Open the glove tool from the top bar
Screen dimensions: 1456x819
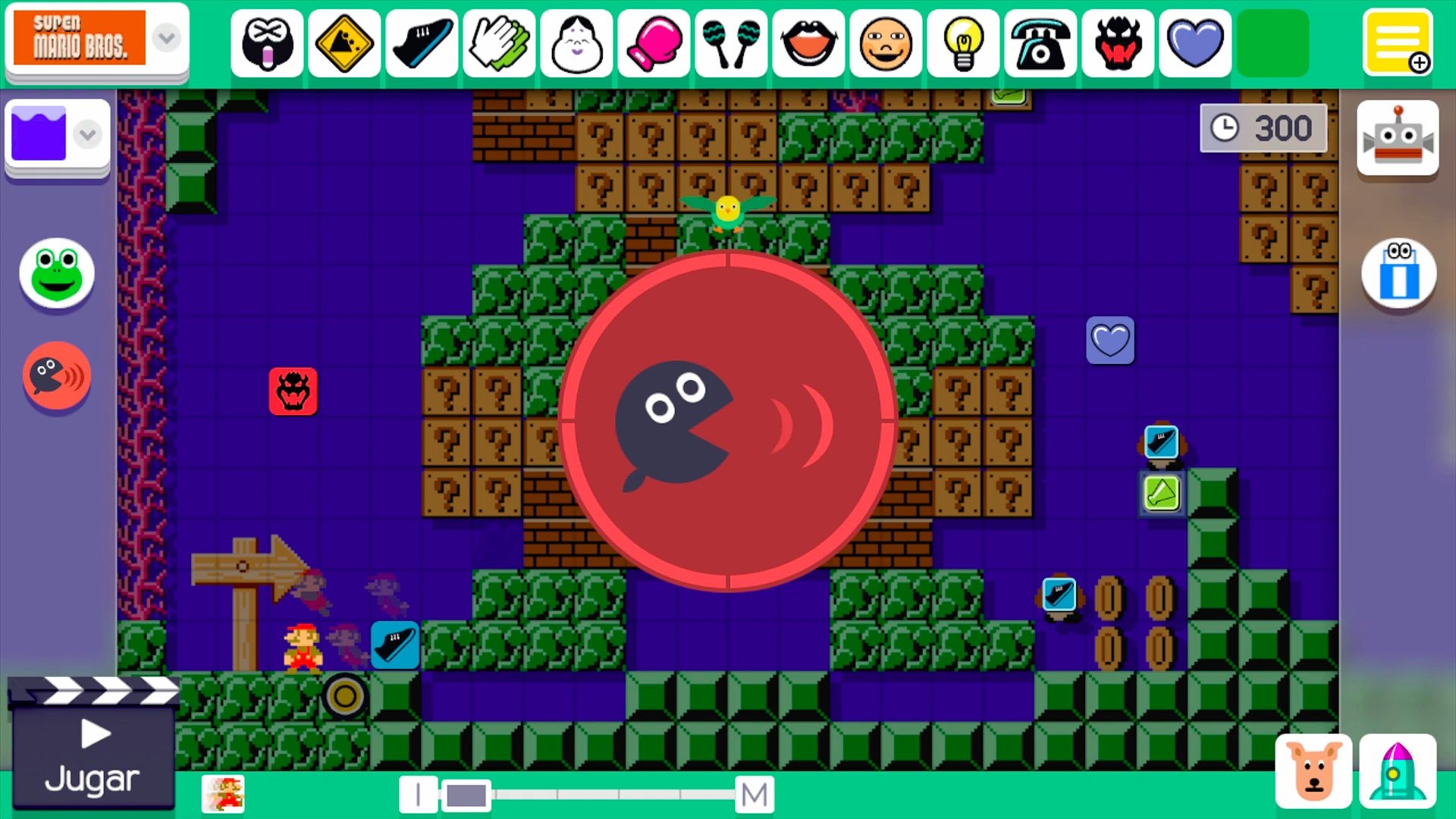click(498, 43)
